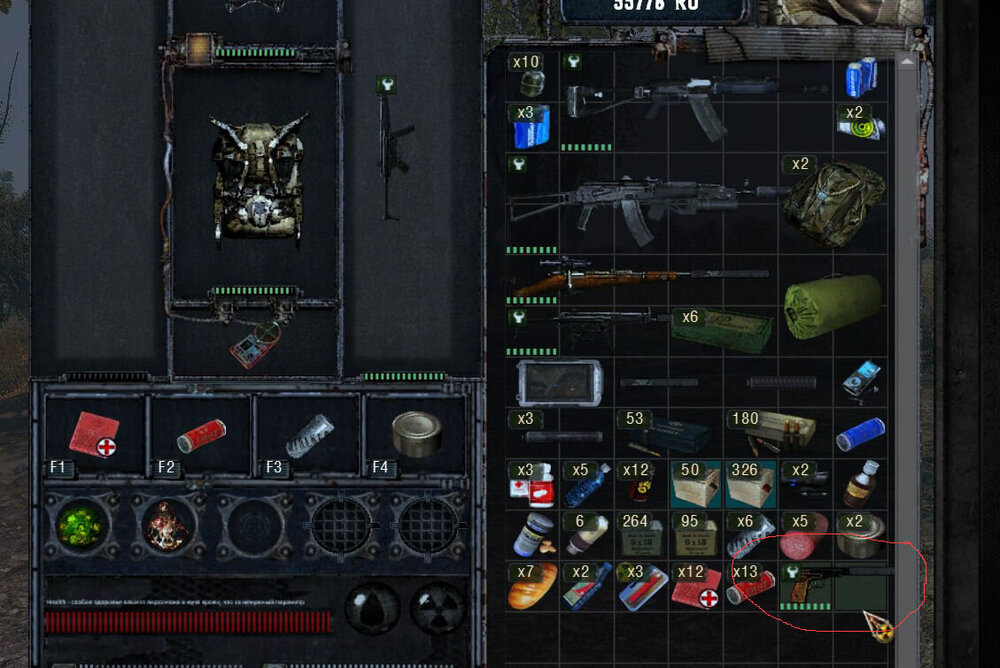Screen dimensions: 1000x668
Task: Select the fiery orange artifact belt slot
Action: pyautogui.click(x=165, y=525)
